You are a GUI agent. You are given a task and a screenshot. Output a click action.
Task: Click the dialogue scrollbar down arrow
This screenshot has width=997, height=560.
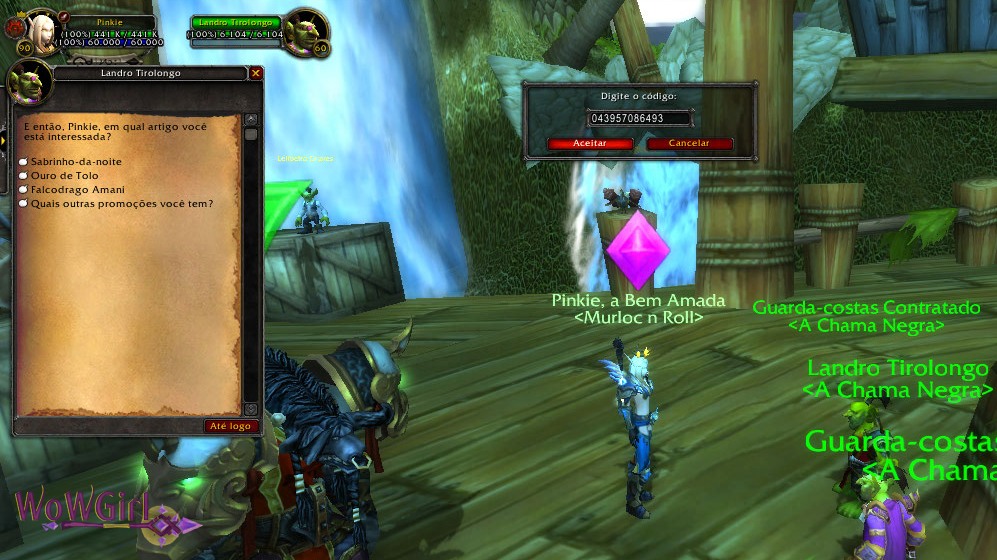(x=251, y=409)
